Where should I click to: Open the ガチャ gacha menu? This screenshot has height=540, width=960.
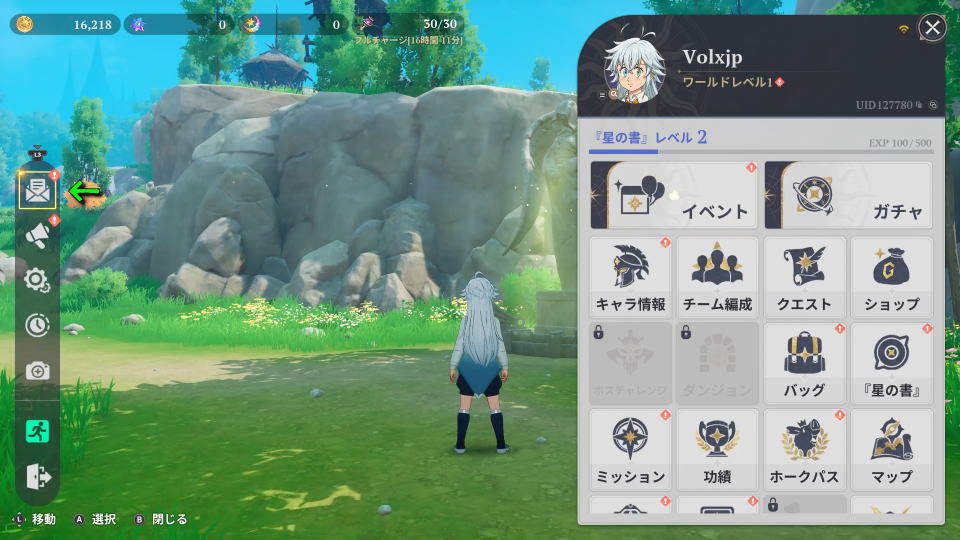(848, 195)
